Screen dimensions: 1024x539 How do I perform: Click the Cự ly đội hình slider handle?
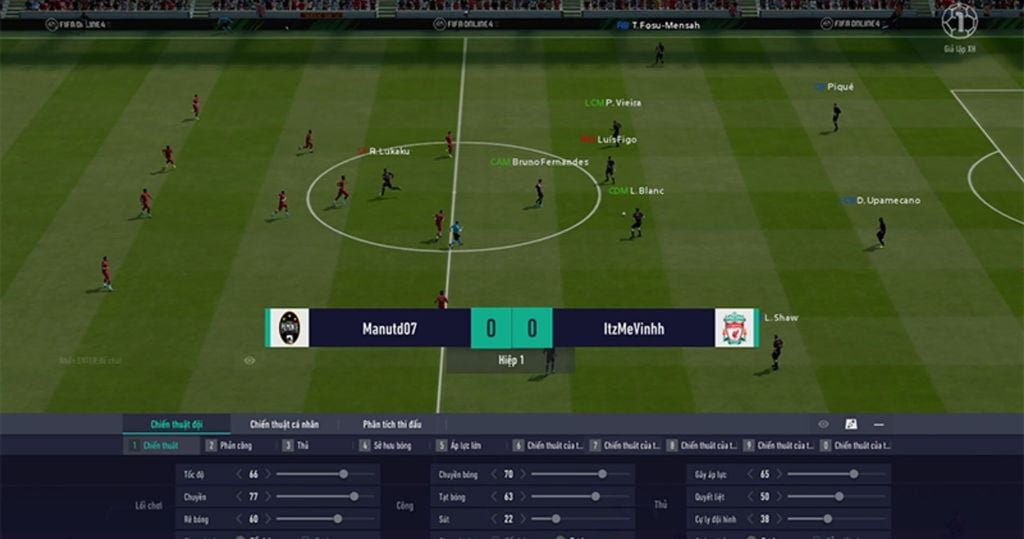828,519
